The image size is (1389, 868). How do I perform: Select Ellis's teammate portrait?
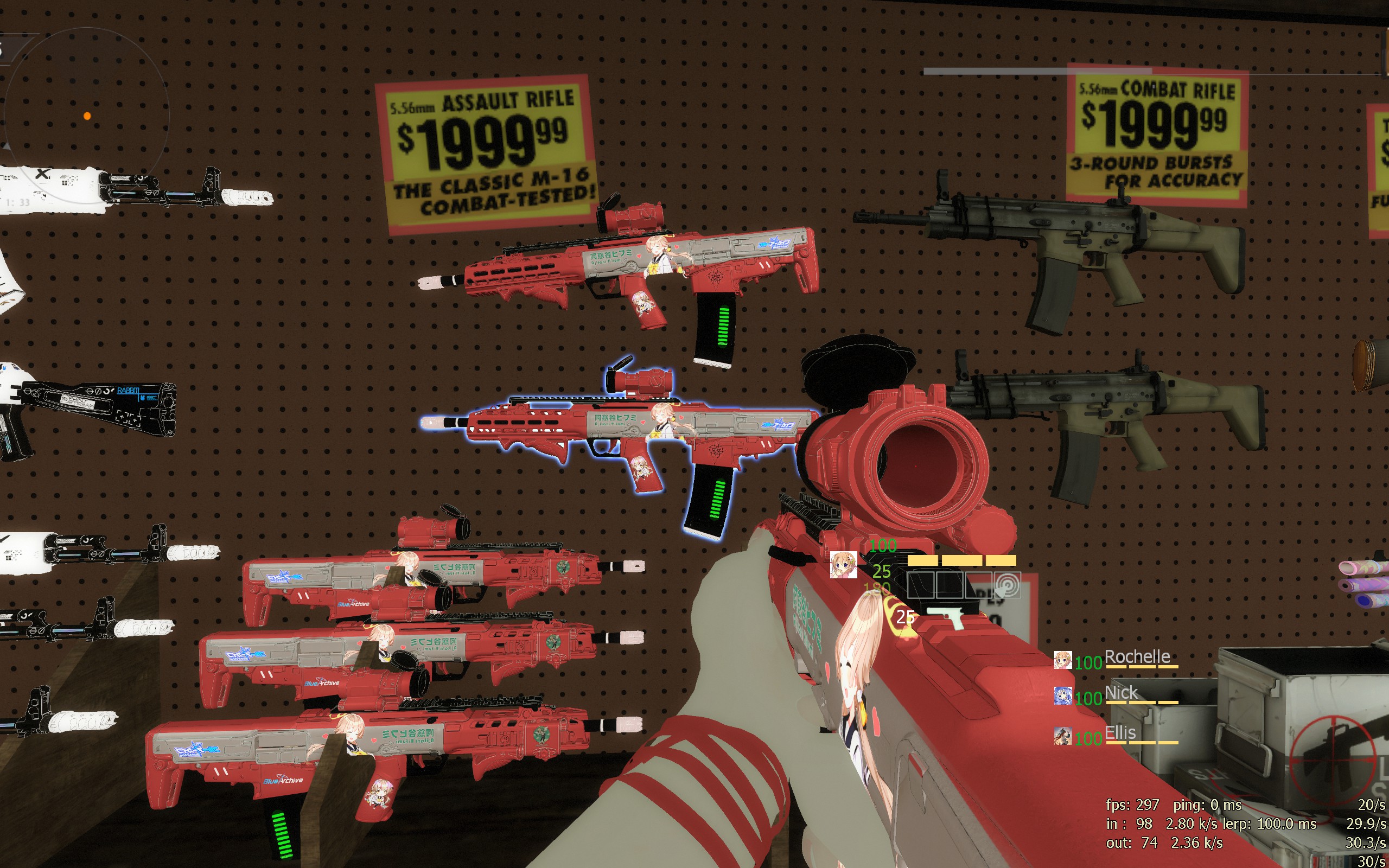1062,736
